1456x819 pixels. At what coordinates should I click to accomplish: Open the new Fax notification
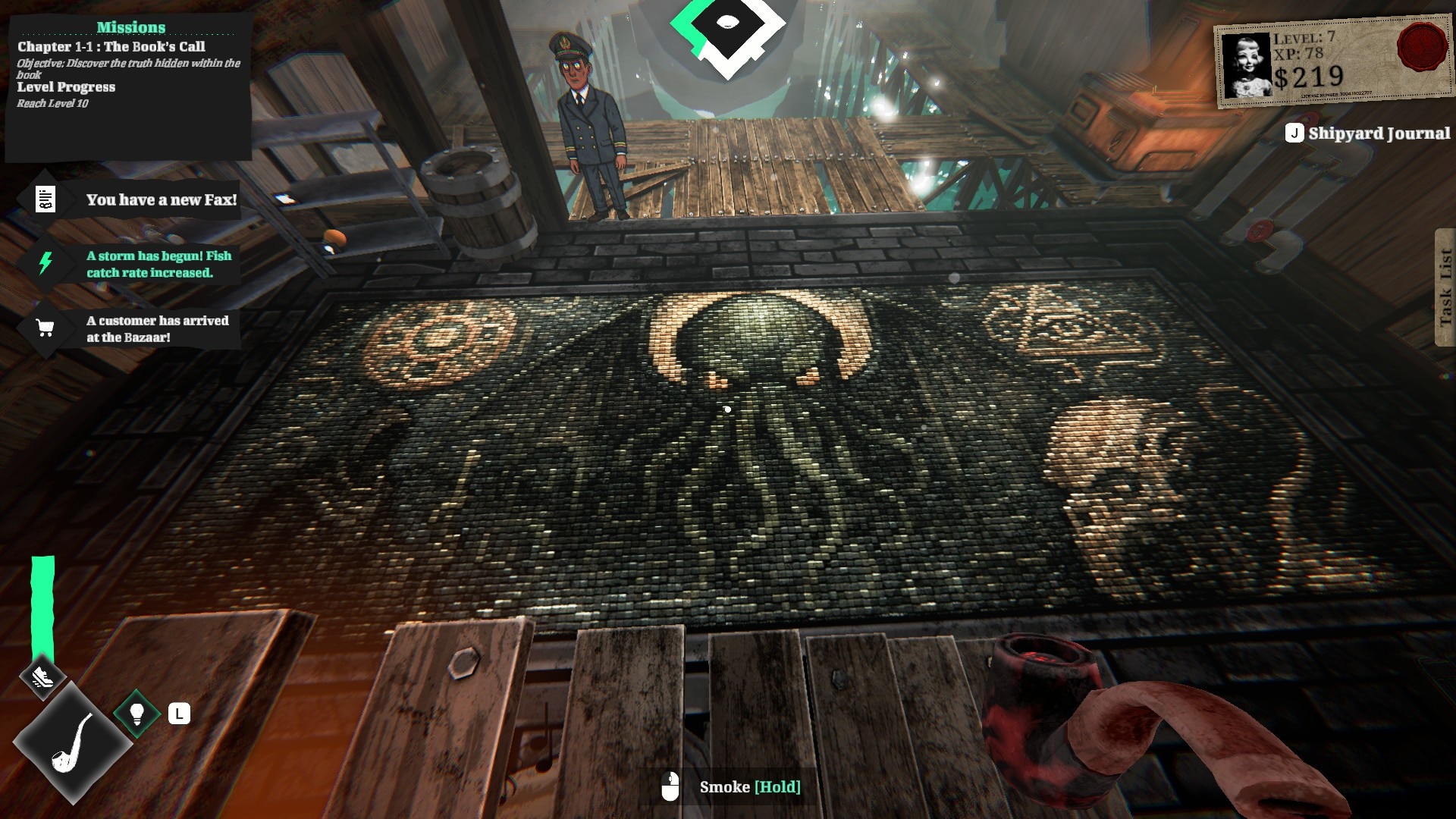tap(129, 200)
